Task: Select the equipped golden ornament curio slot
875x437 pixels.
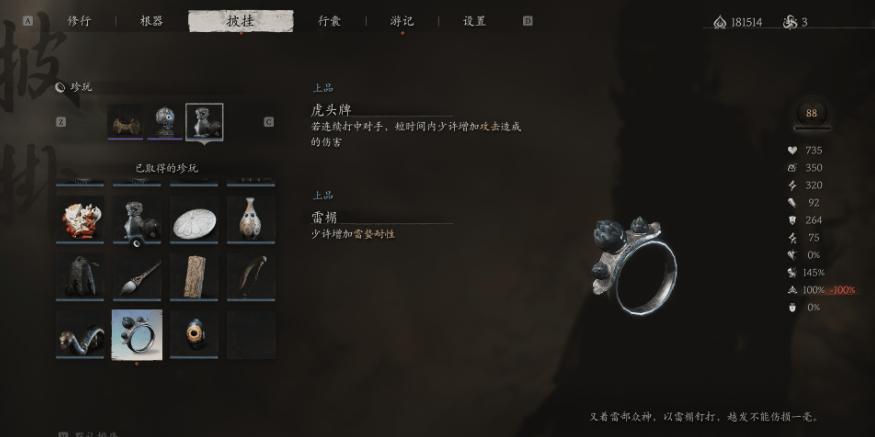Action: click(126, 122)
